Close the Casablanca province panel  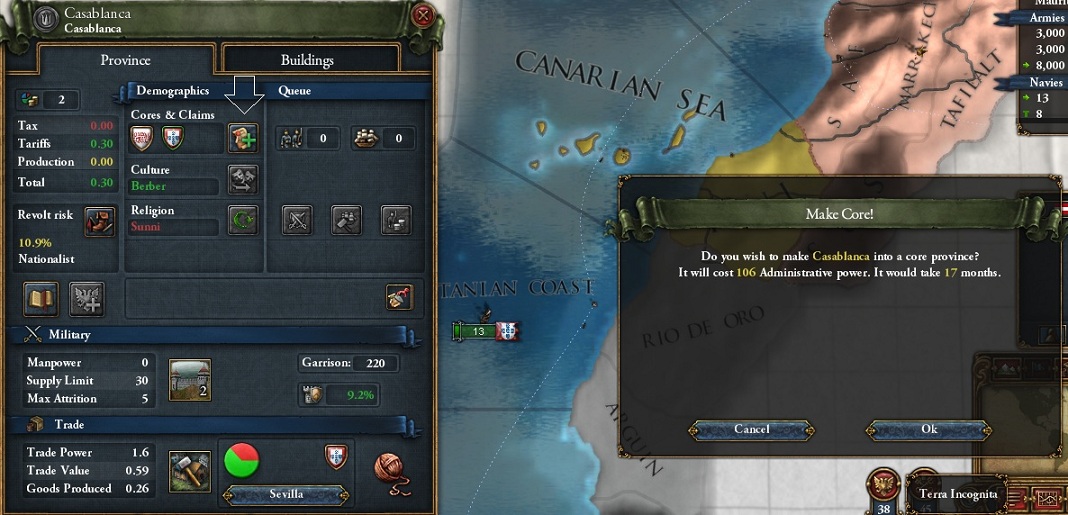(423, 16)
